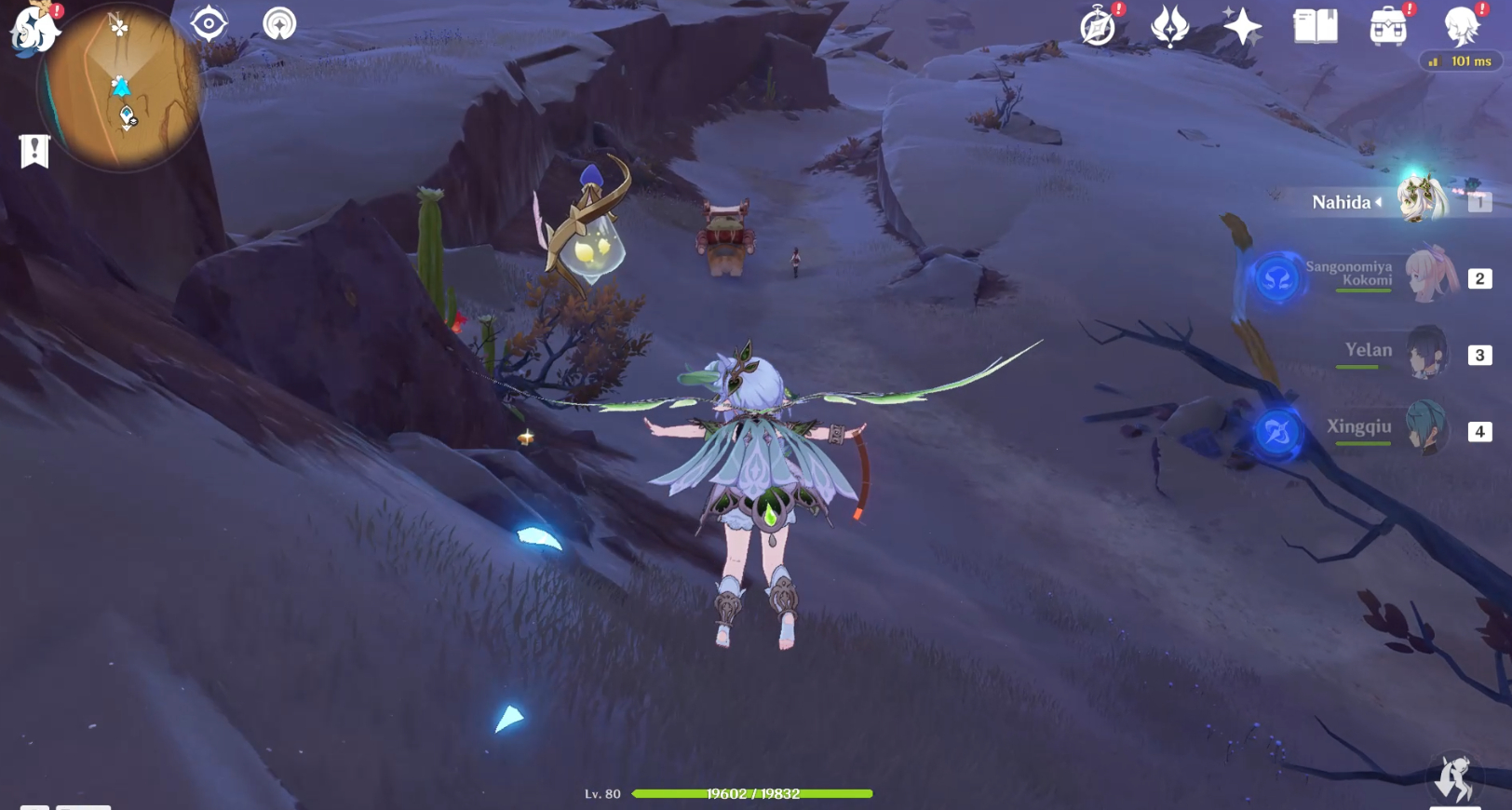Open the quest banner on the left

click(34, 148)
